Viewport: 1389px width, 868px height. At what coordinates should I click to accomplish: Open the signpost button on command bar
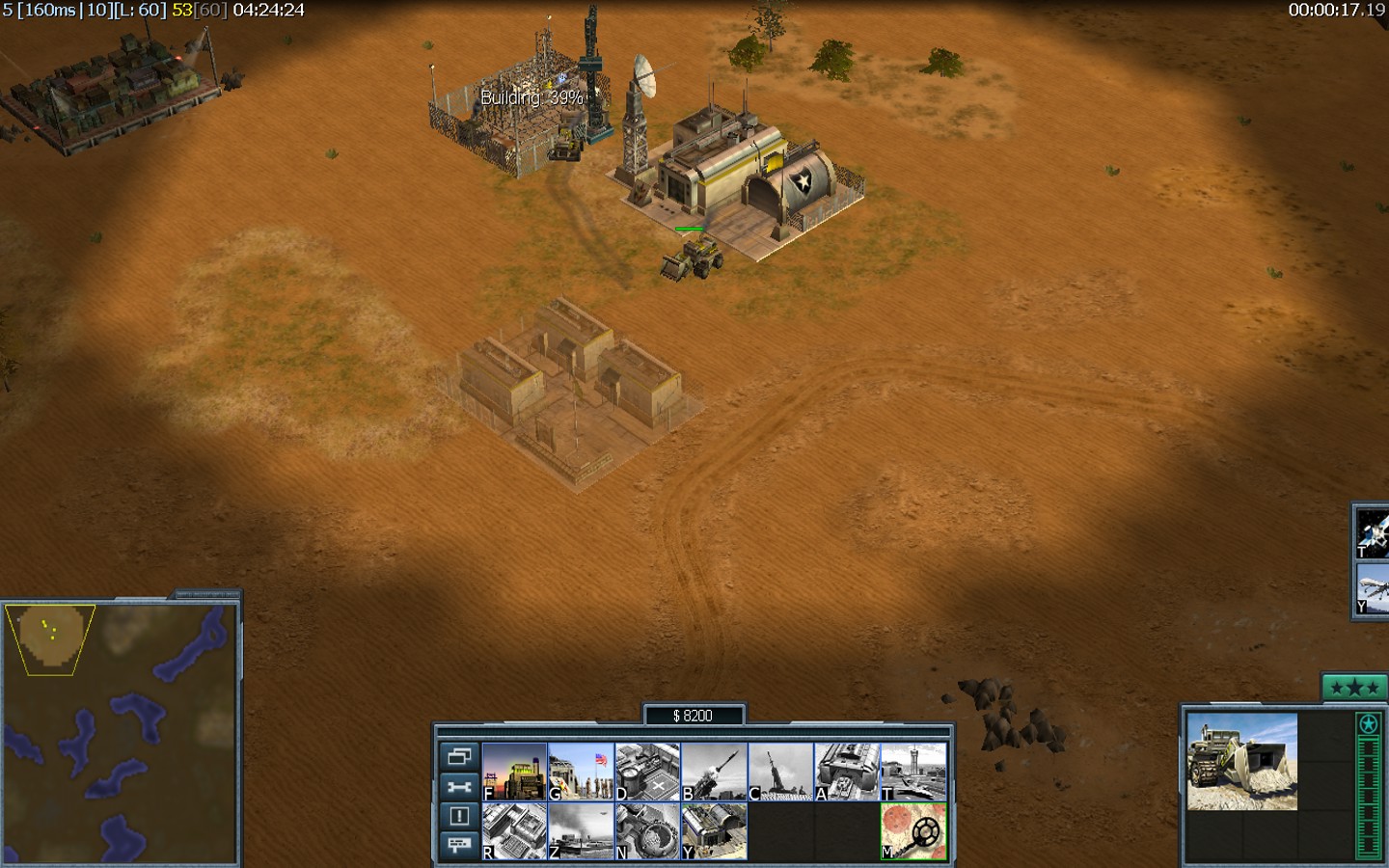(x=459, y=845)
